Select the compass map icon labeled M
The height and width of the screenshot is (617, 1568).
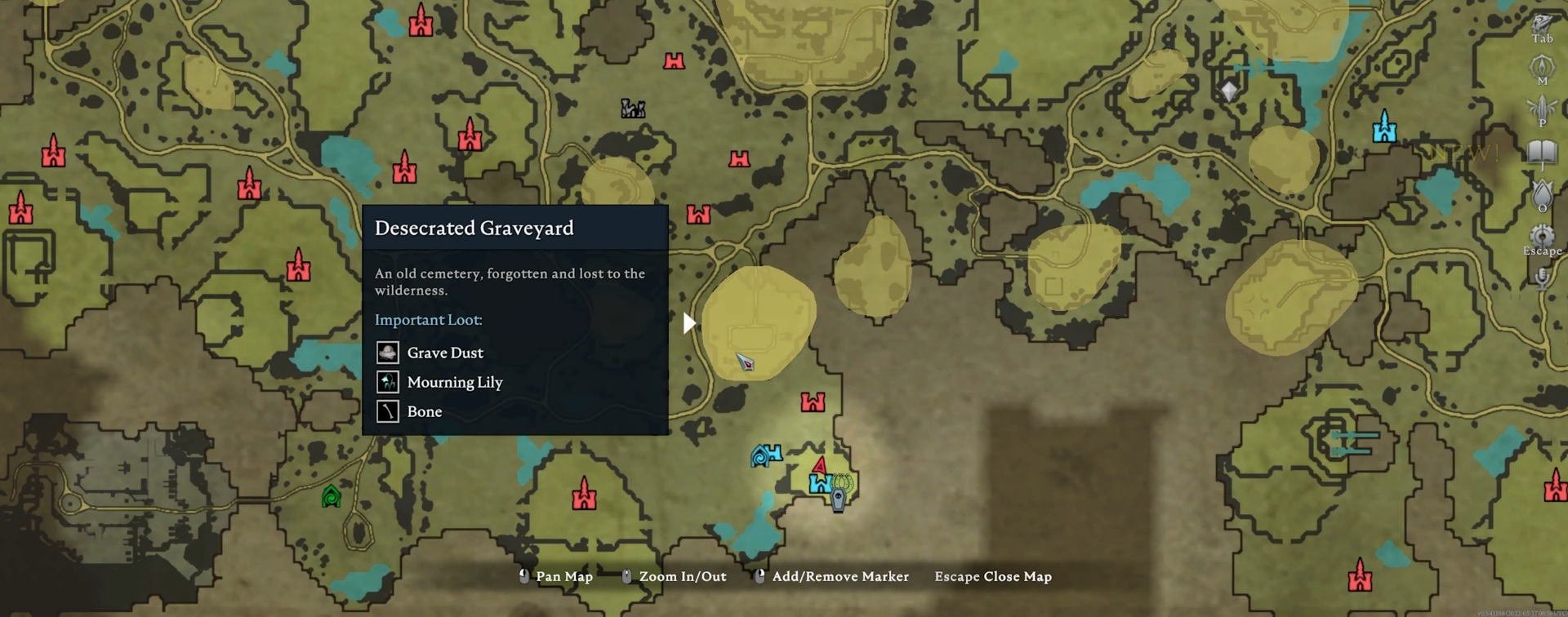click(1543, 65)
